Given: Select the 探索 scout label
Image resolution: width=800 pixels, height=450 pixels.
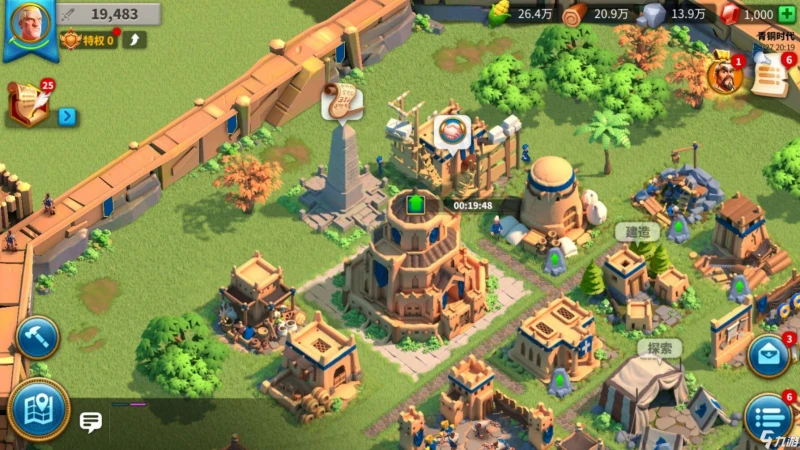Looking at the screenshot, I should tap(660, 348).
